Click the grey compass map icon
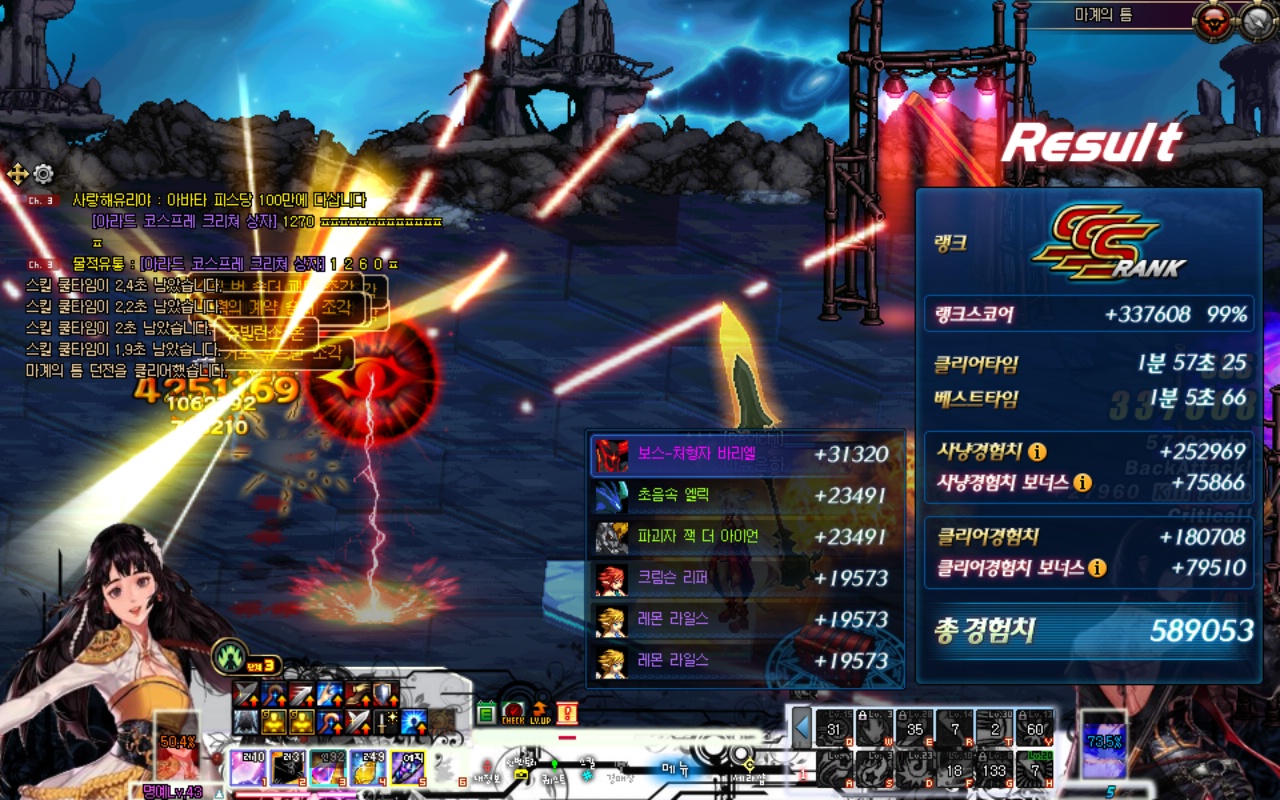Viewport: 1280px width, 800px height. [x=1257, y=17]
